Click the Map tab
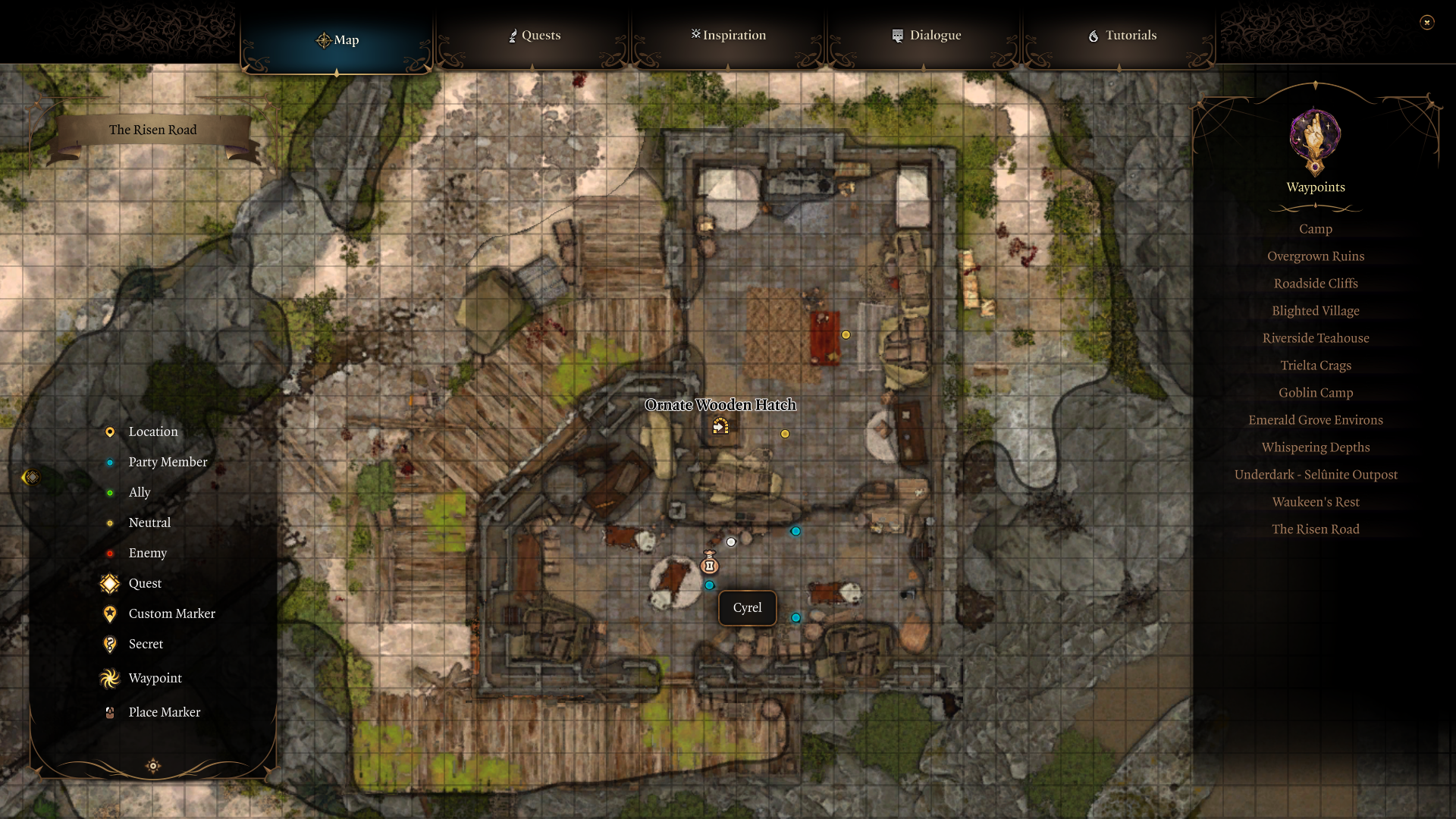The image size is (1456, 819). click(x=337, y=40)
